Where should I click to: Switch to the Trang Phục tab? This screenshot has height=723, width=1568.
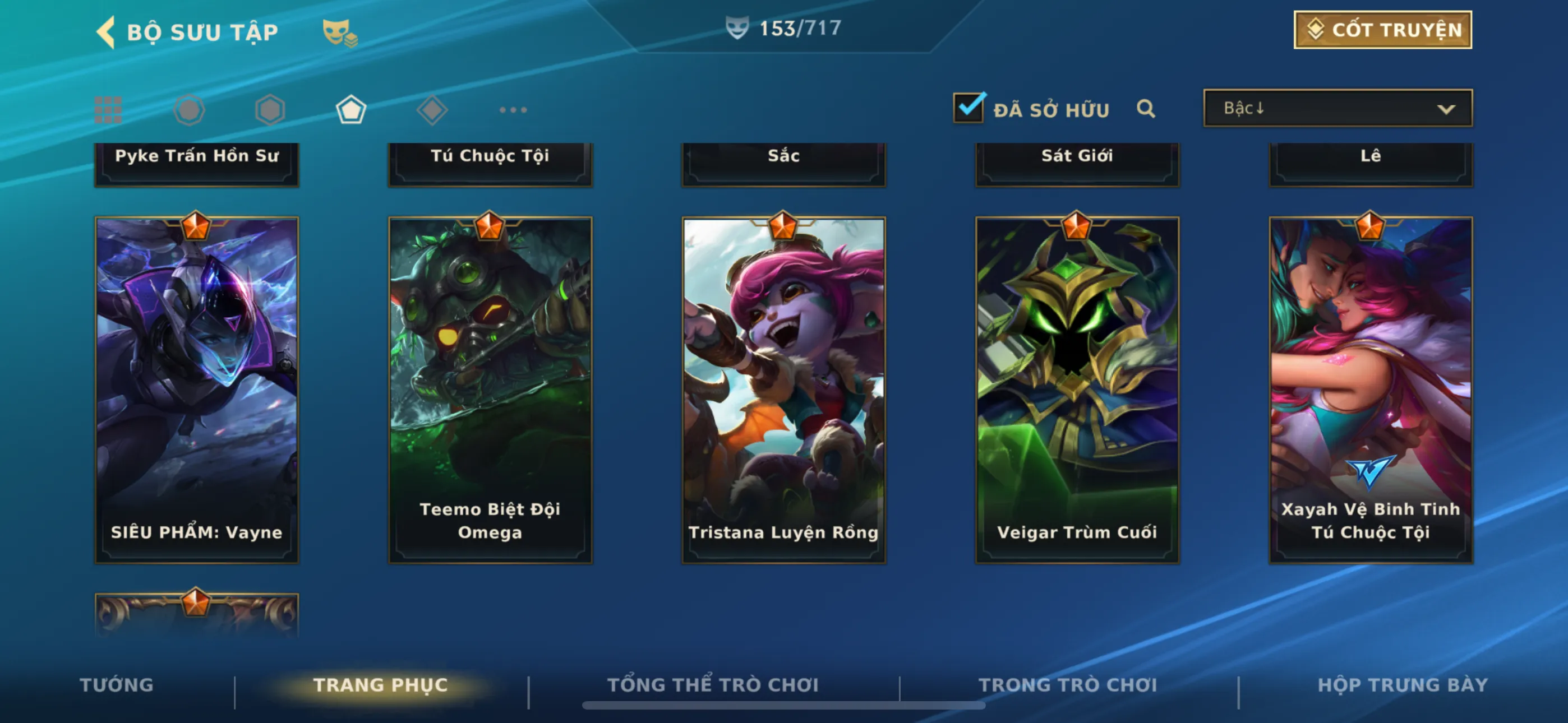pos(380,685)
